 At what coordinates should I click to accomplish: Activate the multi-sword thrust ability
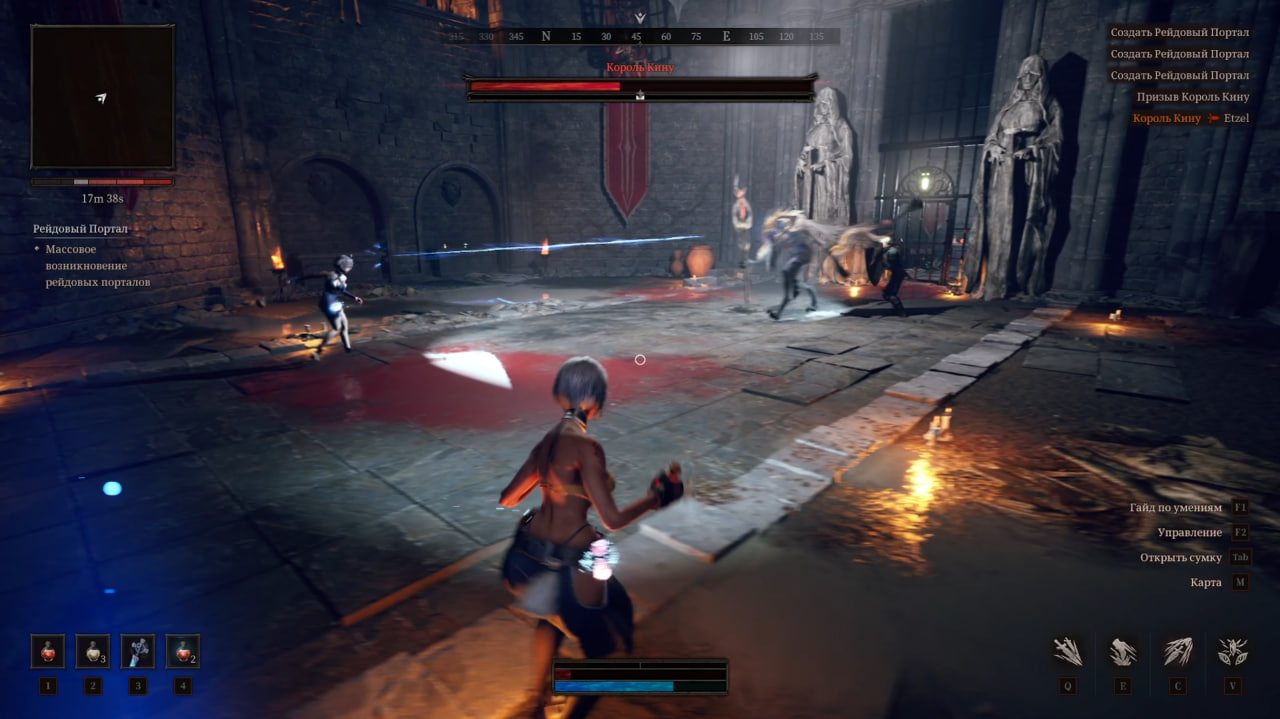pyautogui.click(x=1068, y=652)
